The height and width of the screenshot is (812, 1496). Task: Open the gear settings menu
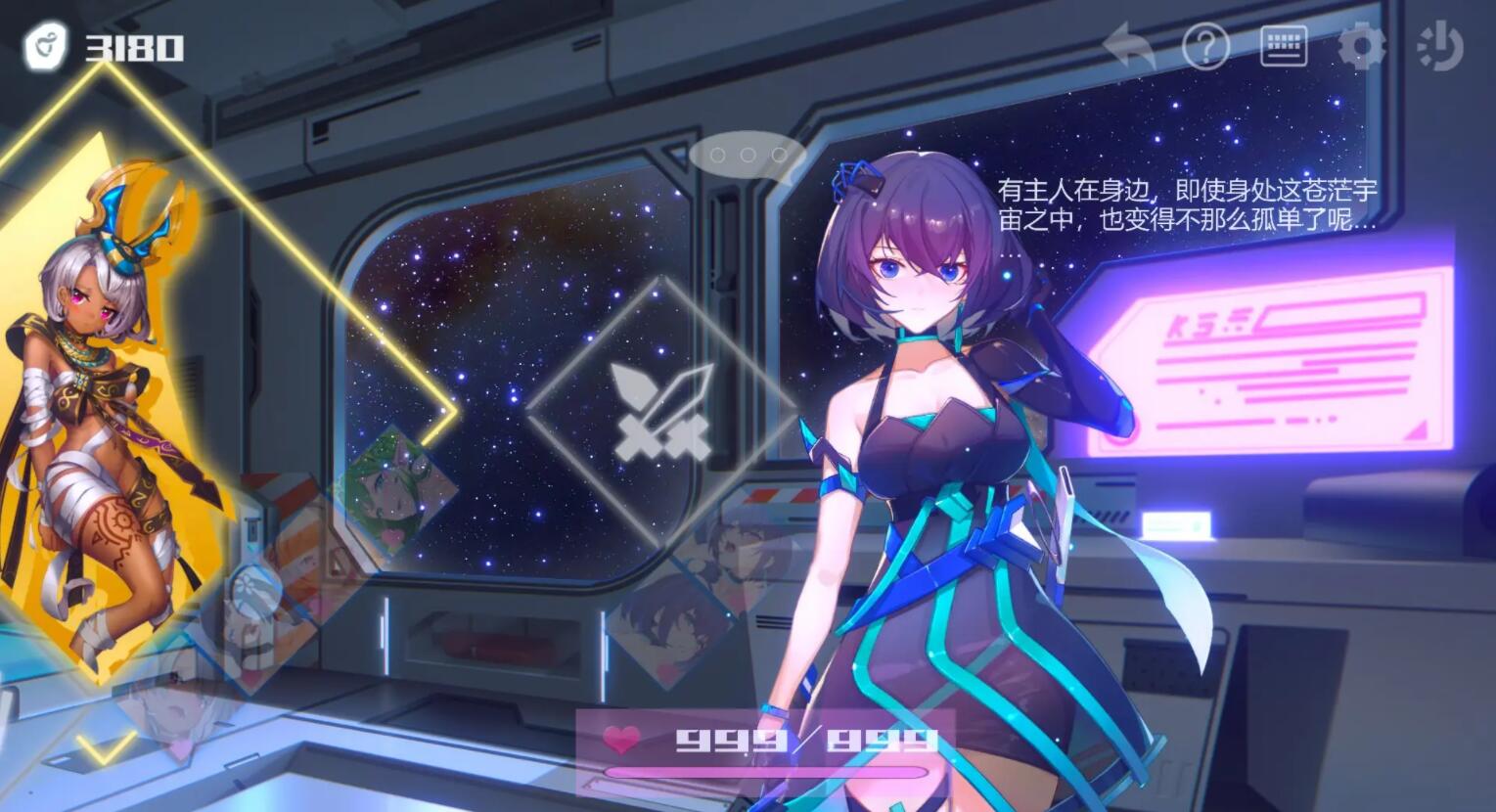pos(1361,46)
